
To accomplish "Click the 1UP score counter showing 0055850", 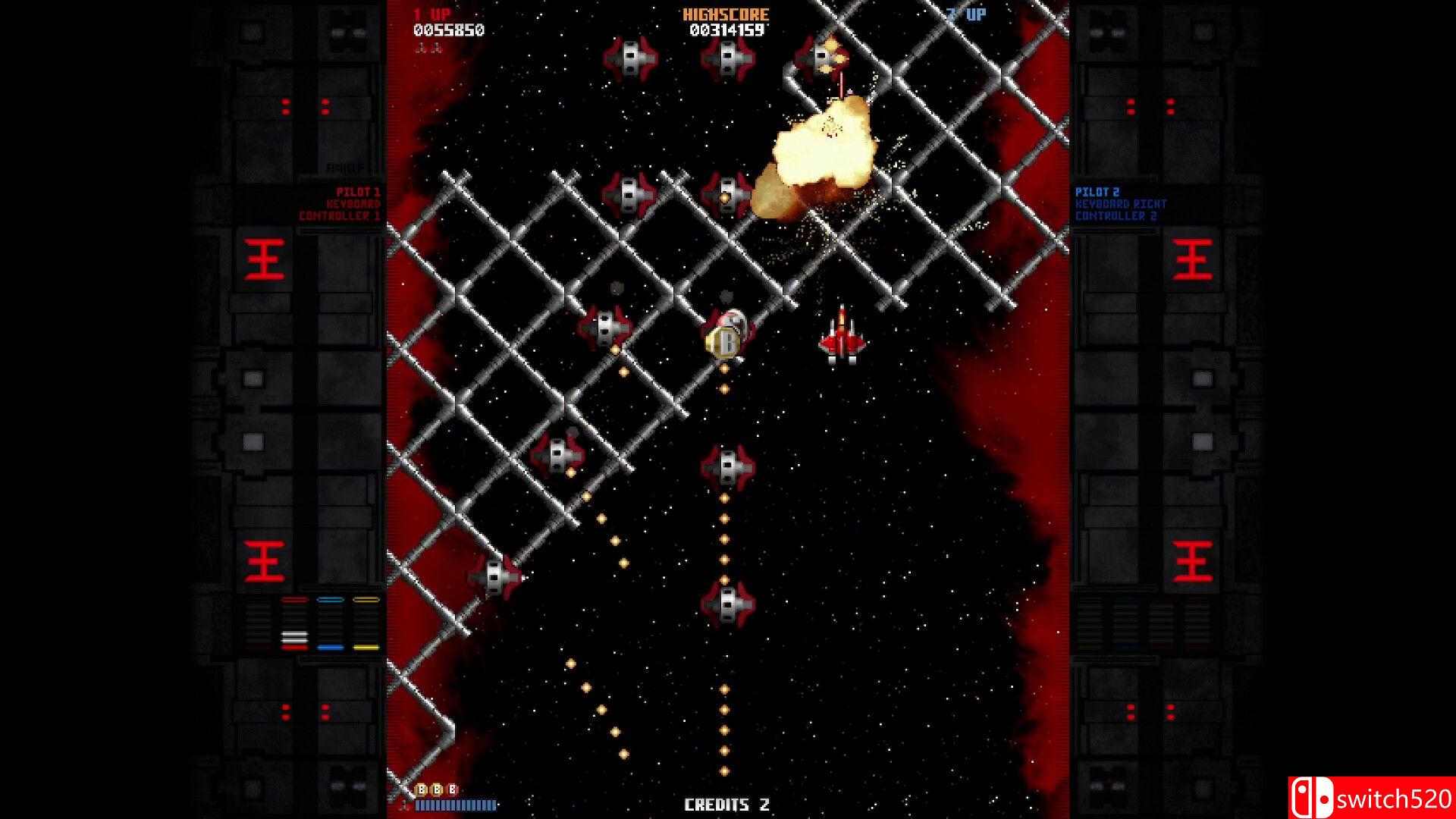I will point(450,30).
